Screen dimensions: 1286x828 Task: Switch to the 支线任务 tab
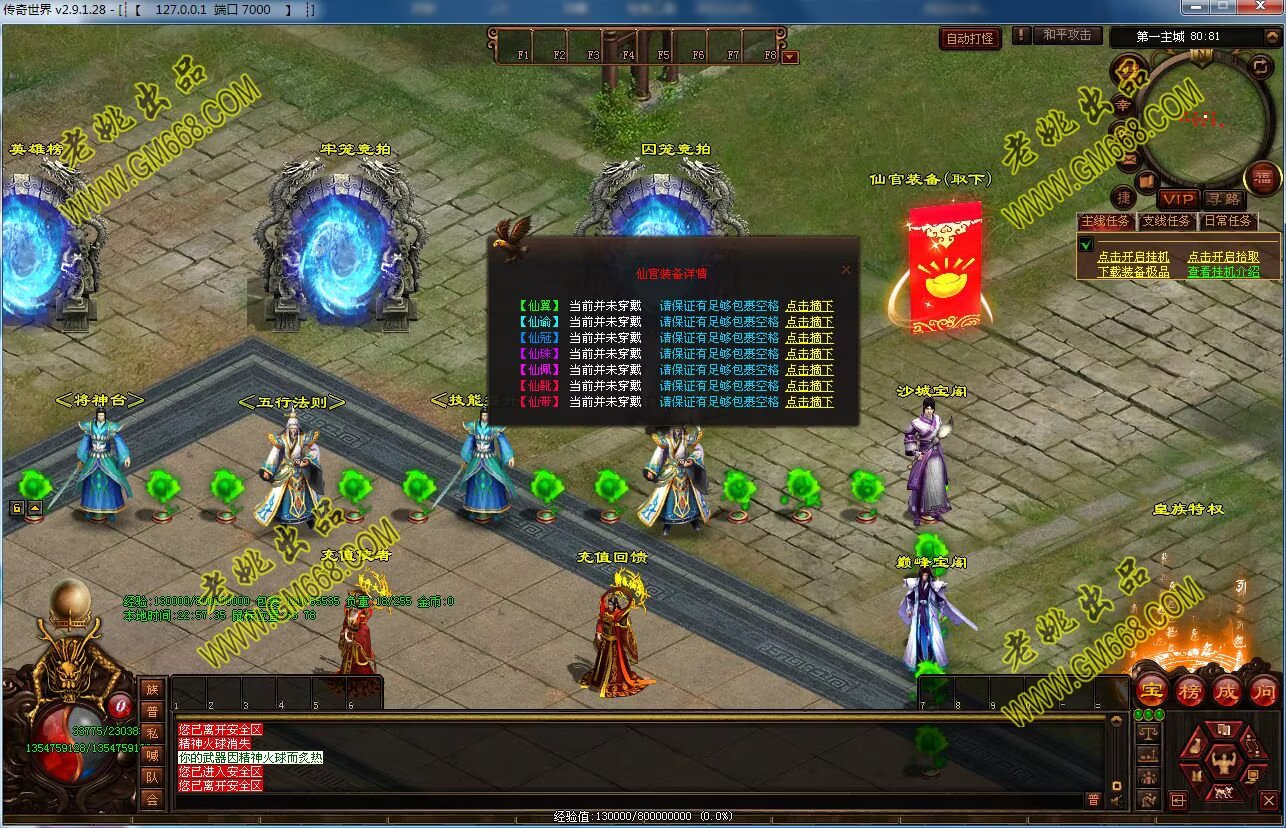tap(1166, 221)
